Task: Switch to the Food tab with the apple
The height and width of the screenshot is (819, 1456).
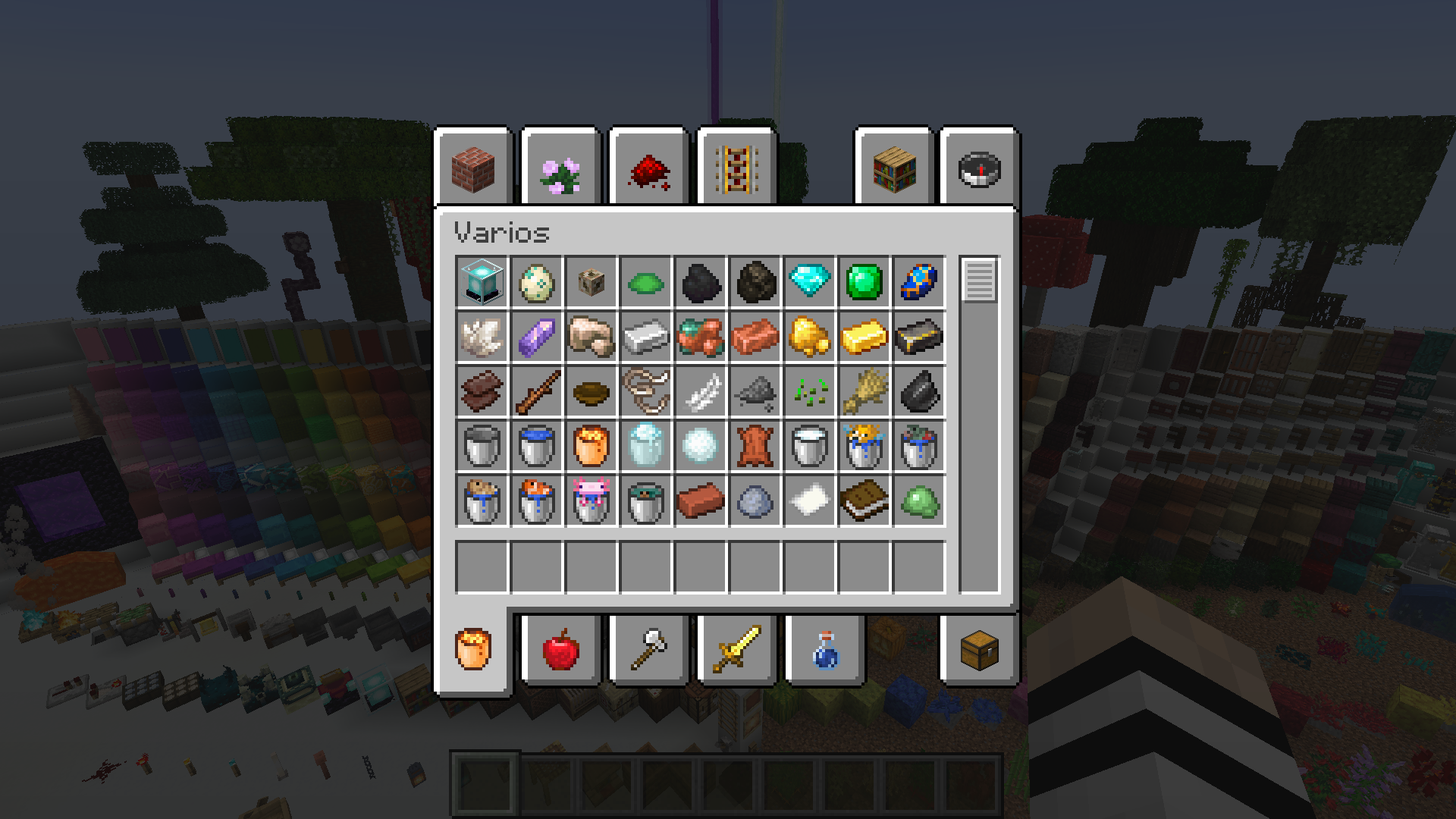Action: pos(560,651)
